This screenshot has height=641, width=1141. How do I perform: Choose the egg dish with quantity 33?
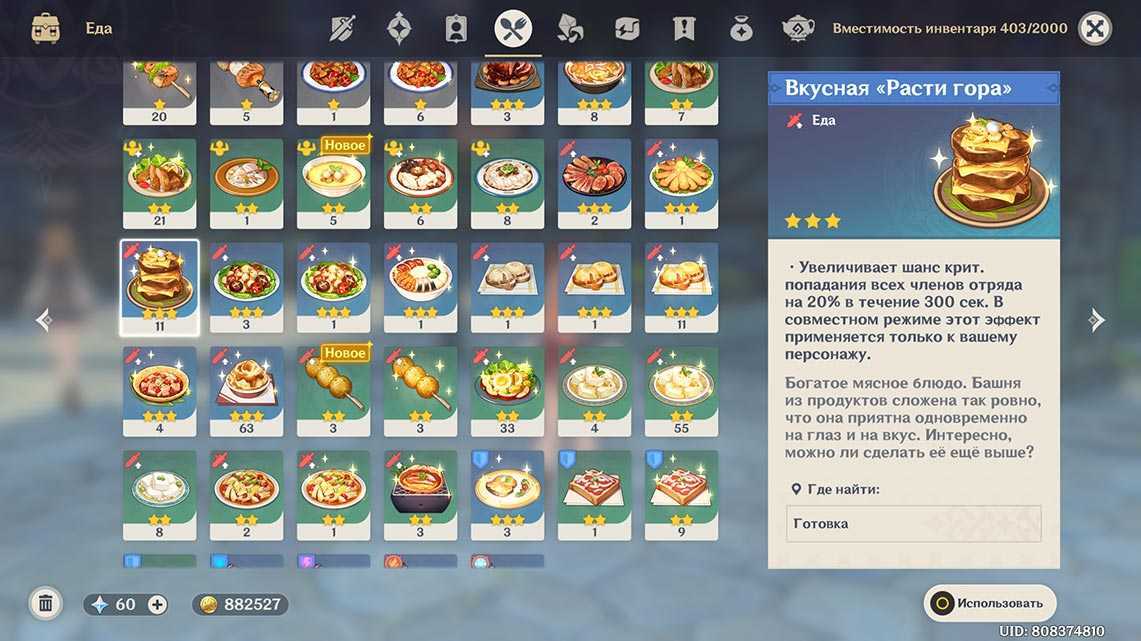(507, 391)
